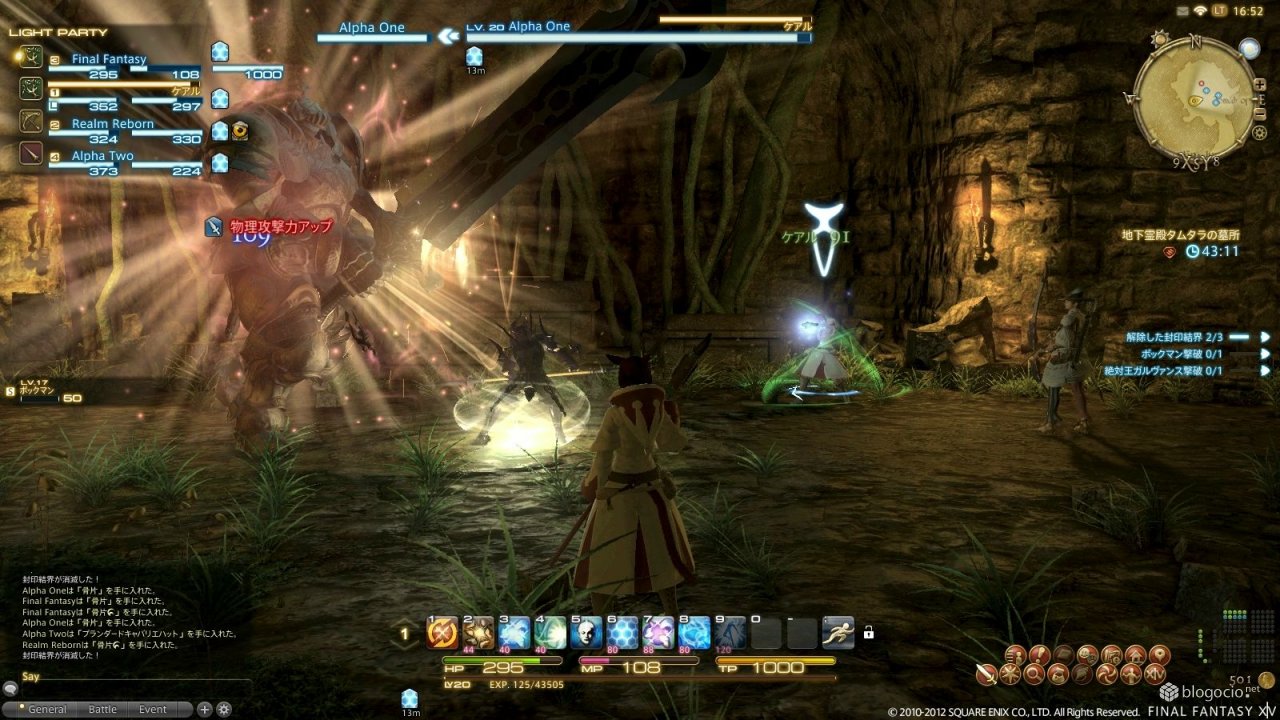Screen dimensions: 1280x720
Task: Select Alpha Two in the party list
Action: (102, 156)
